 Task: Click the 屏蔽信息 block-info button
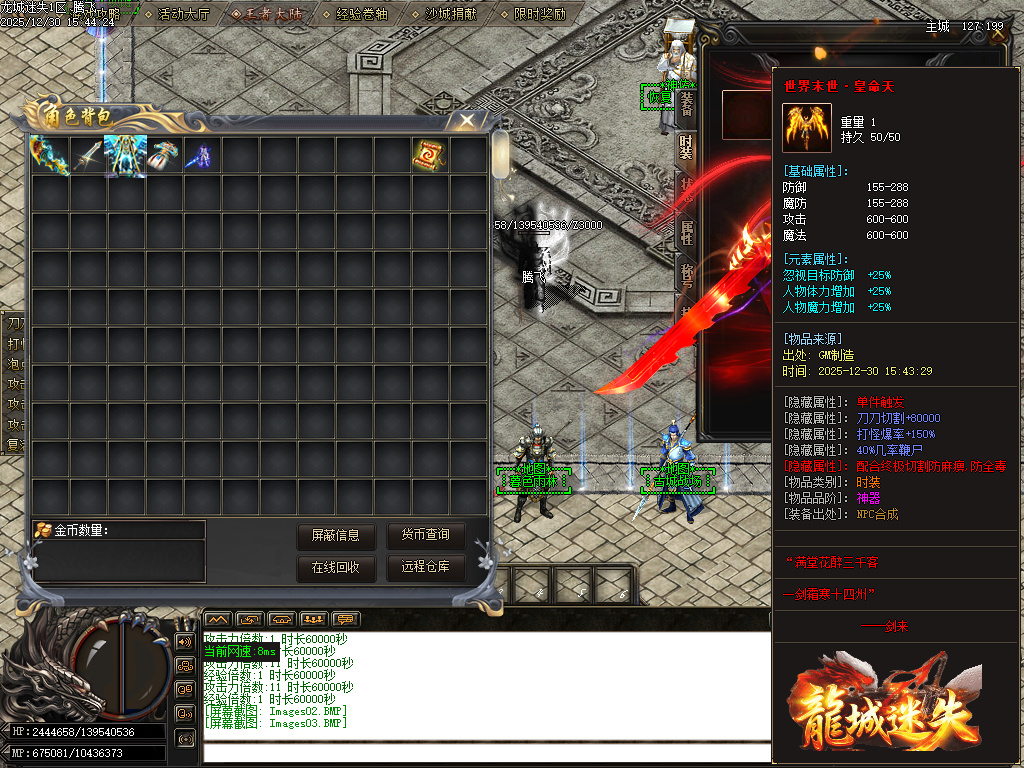[x=335, y=536]
